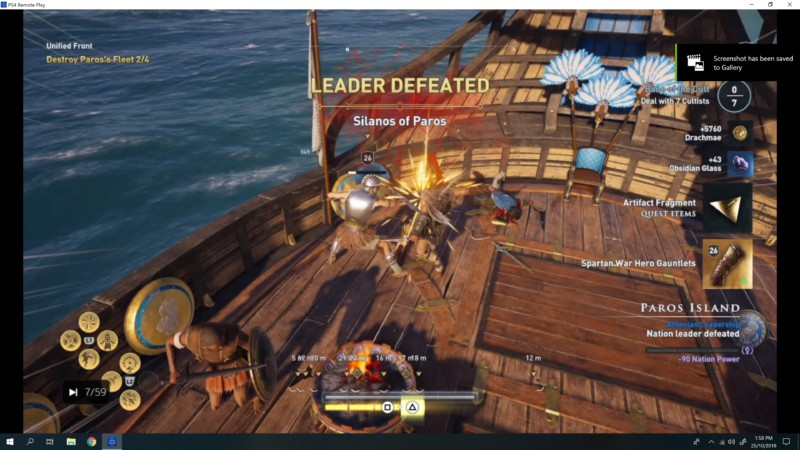This screenshot has width=800, height=450.
Task: Open the cultist counter showing 0 of 7
Action: tap(734, 97)
